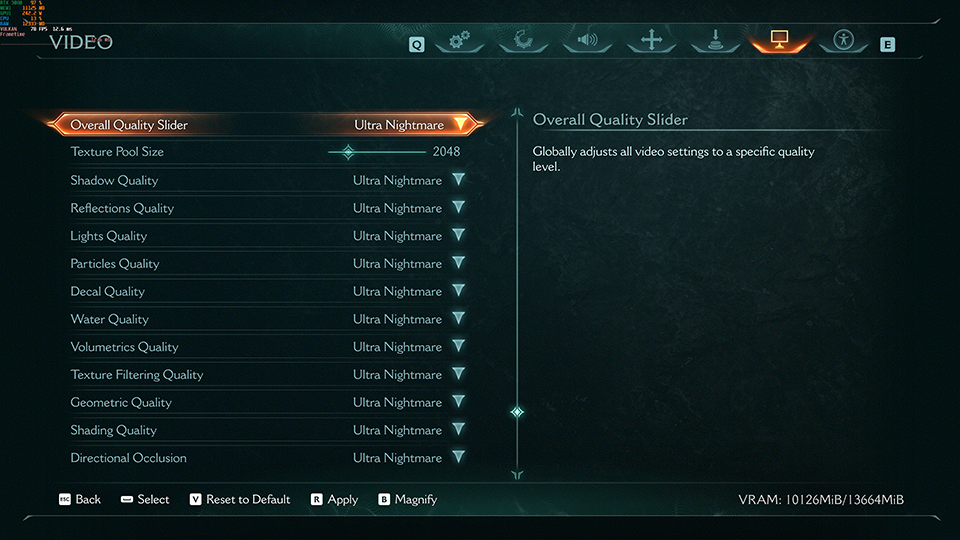Open the Reflections Quality dropdown
The height and width of the screenshot is (540, 960).
click(x=458, y=208)
